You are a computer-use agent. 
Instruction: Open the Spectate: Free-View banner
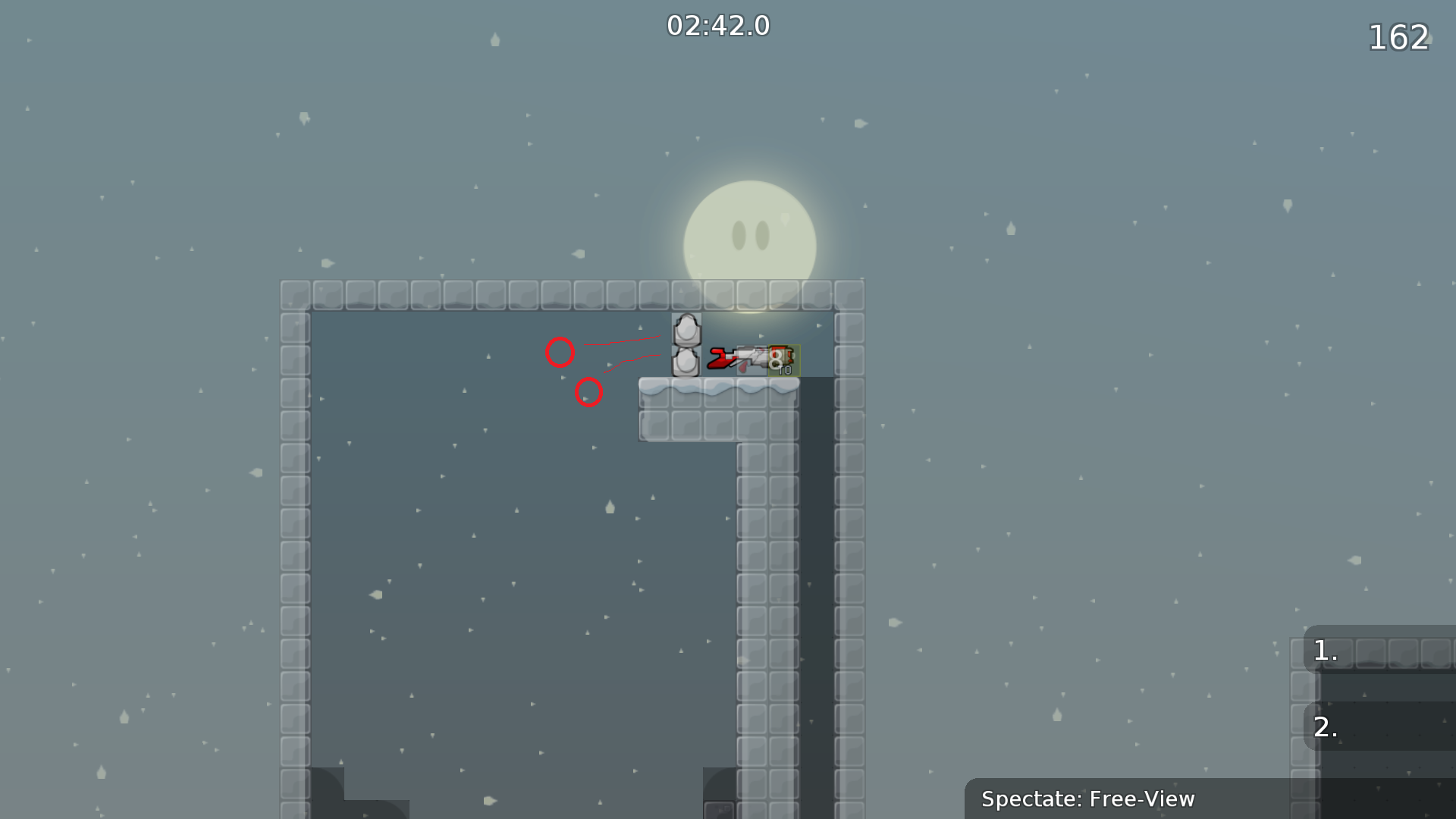[x=1088, y=799]
